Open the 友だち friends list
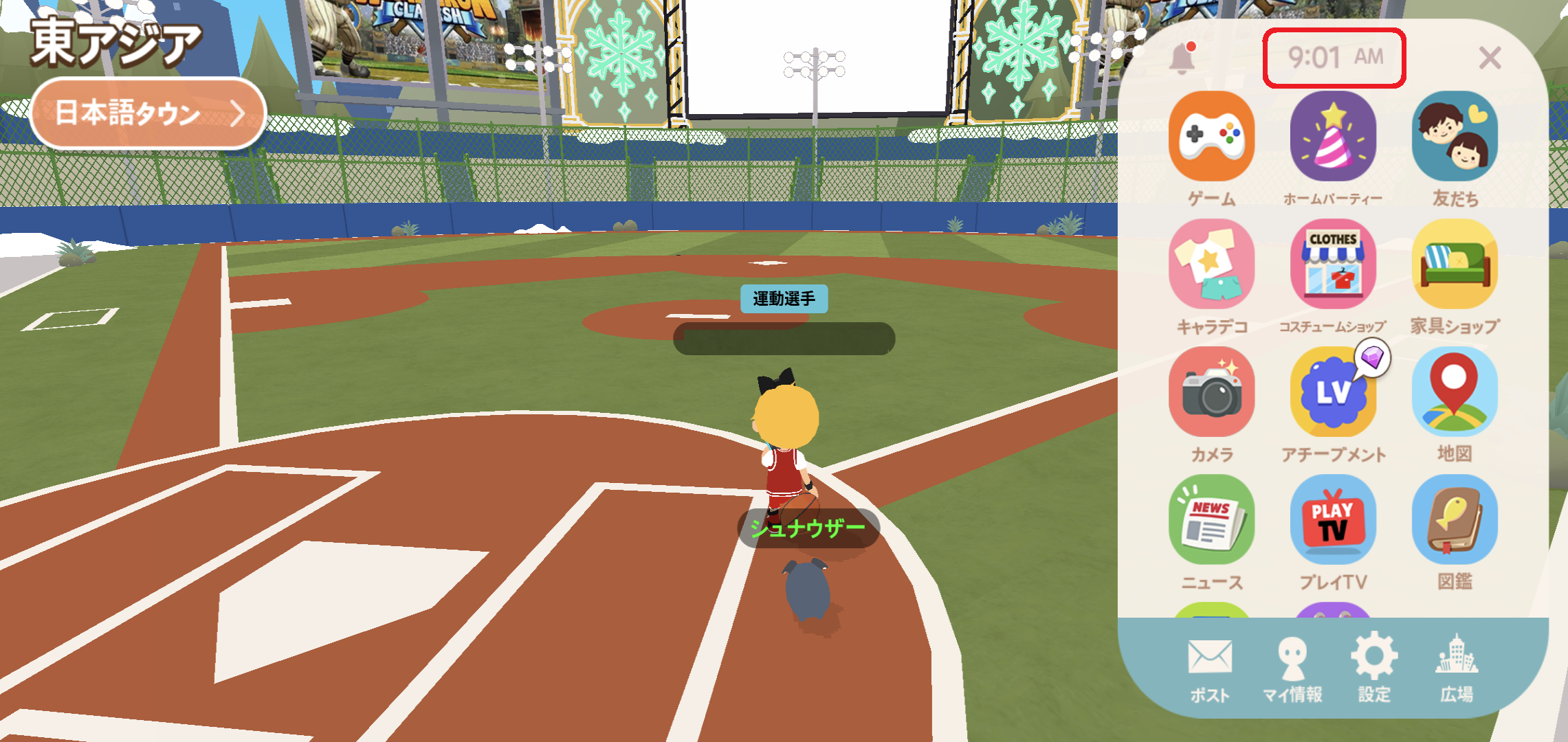Screen dimensions: 1568x742 click(1455, 137)
